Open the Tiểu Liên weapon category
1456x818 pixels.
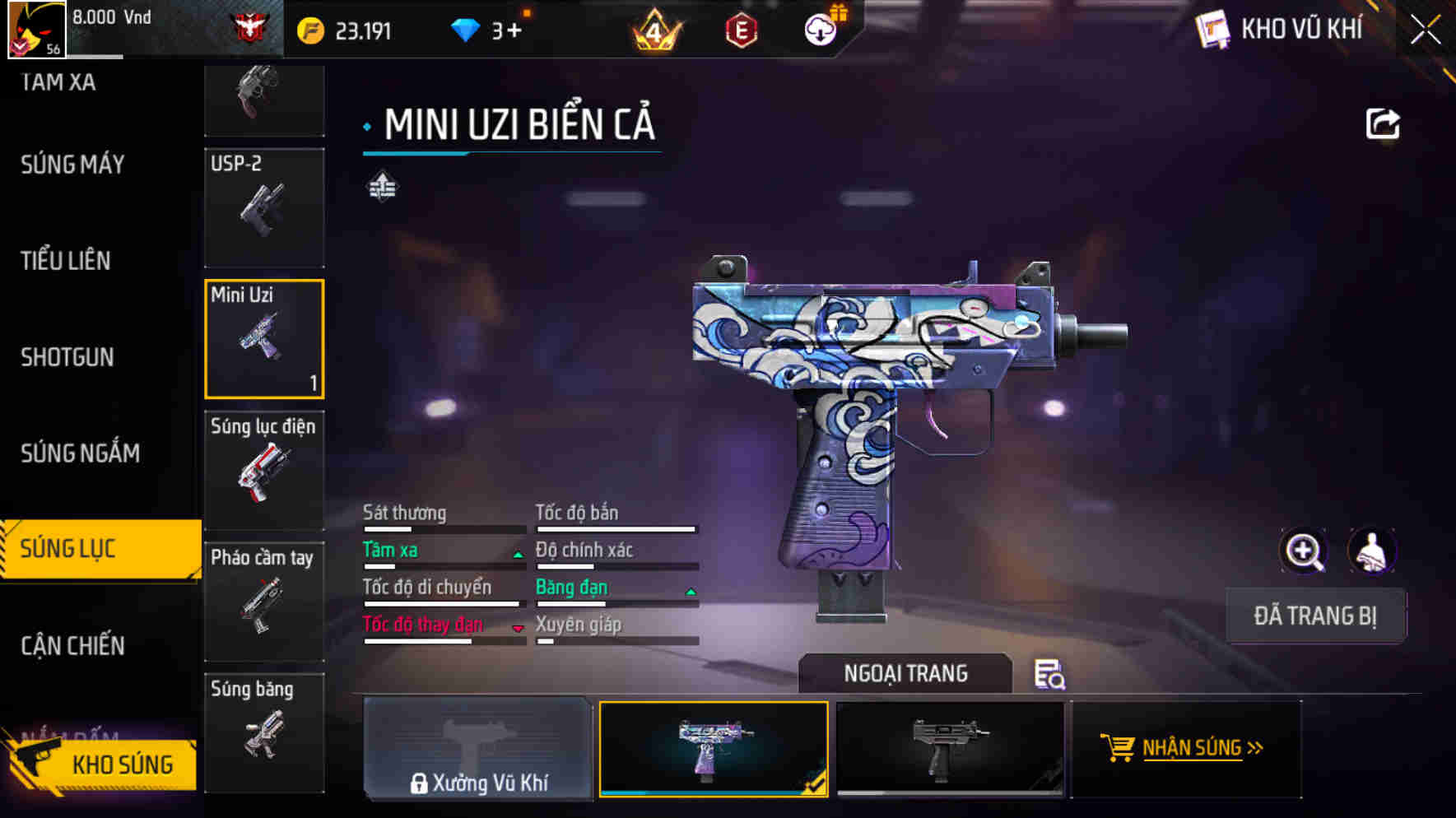[66, 261]
